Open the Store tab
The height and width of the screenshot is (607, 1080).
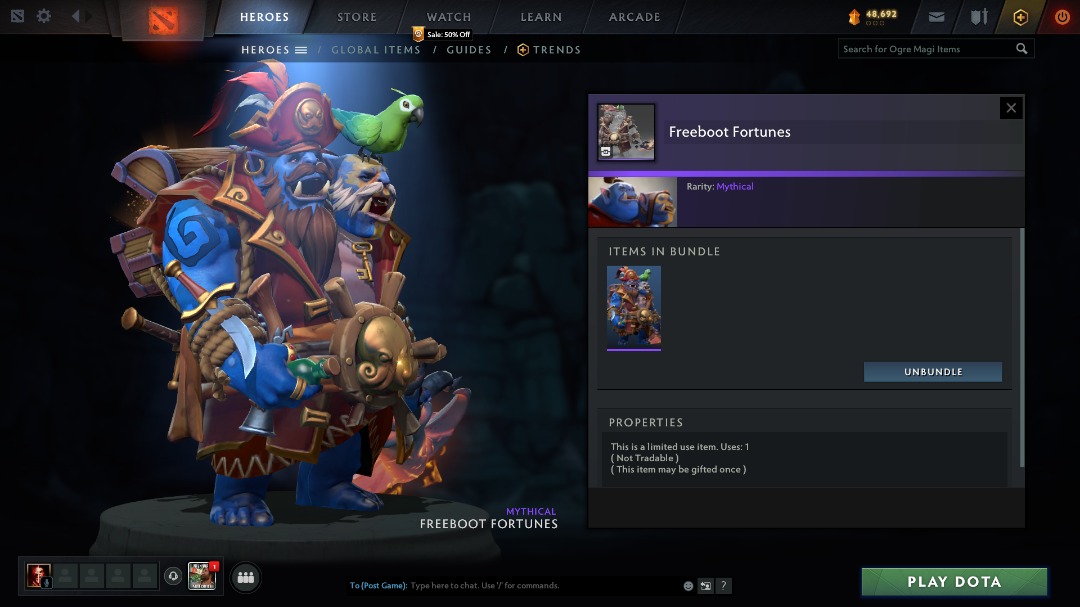coord(357,17)
